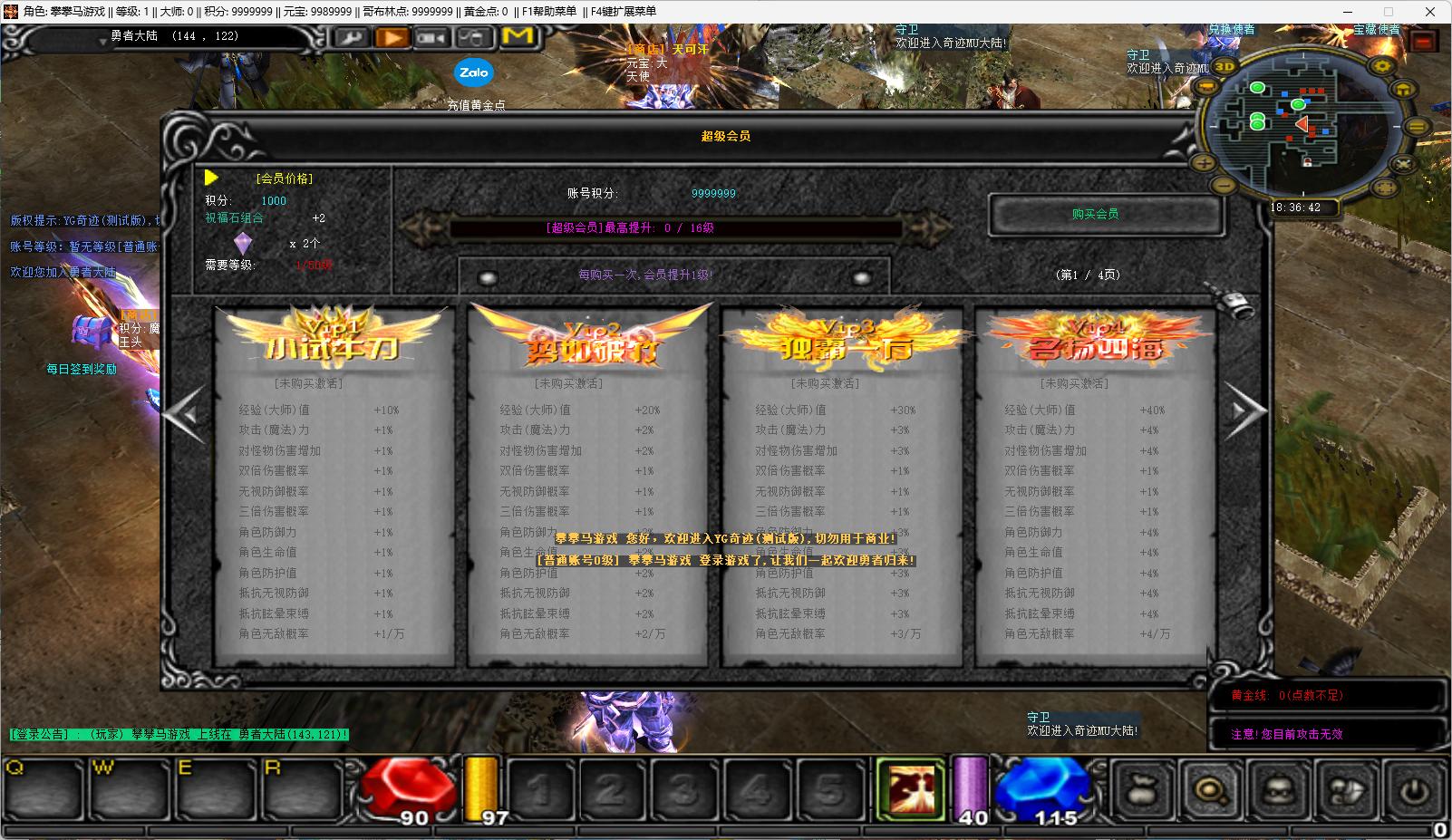The height and width of the screenshot is (840, 1452).
Task: Collapse minimap with the red minus button
Action: point(1424,42)
